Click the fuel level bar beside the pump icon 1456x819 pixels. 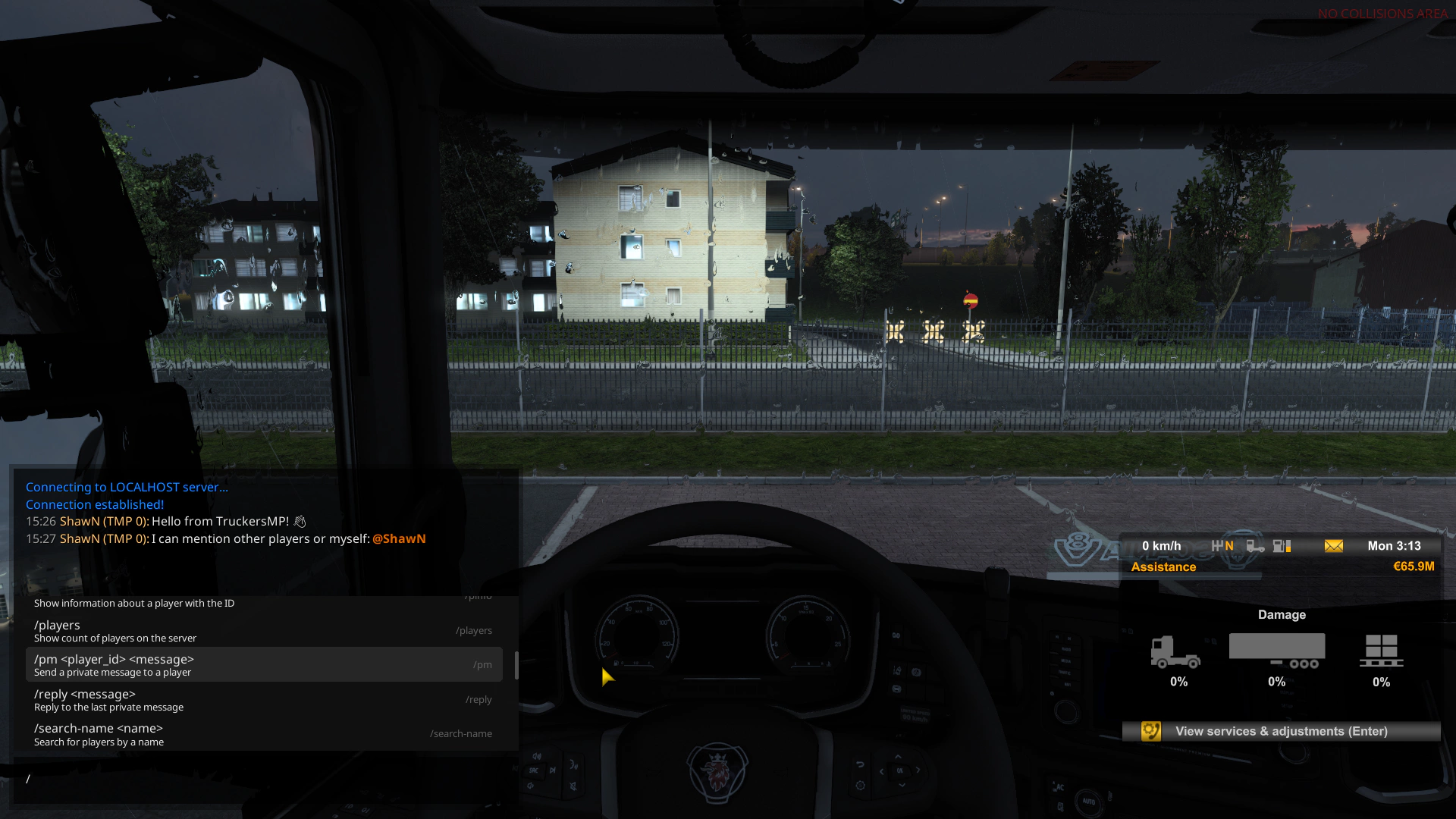point(1290,546)
